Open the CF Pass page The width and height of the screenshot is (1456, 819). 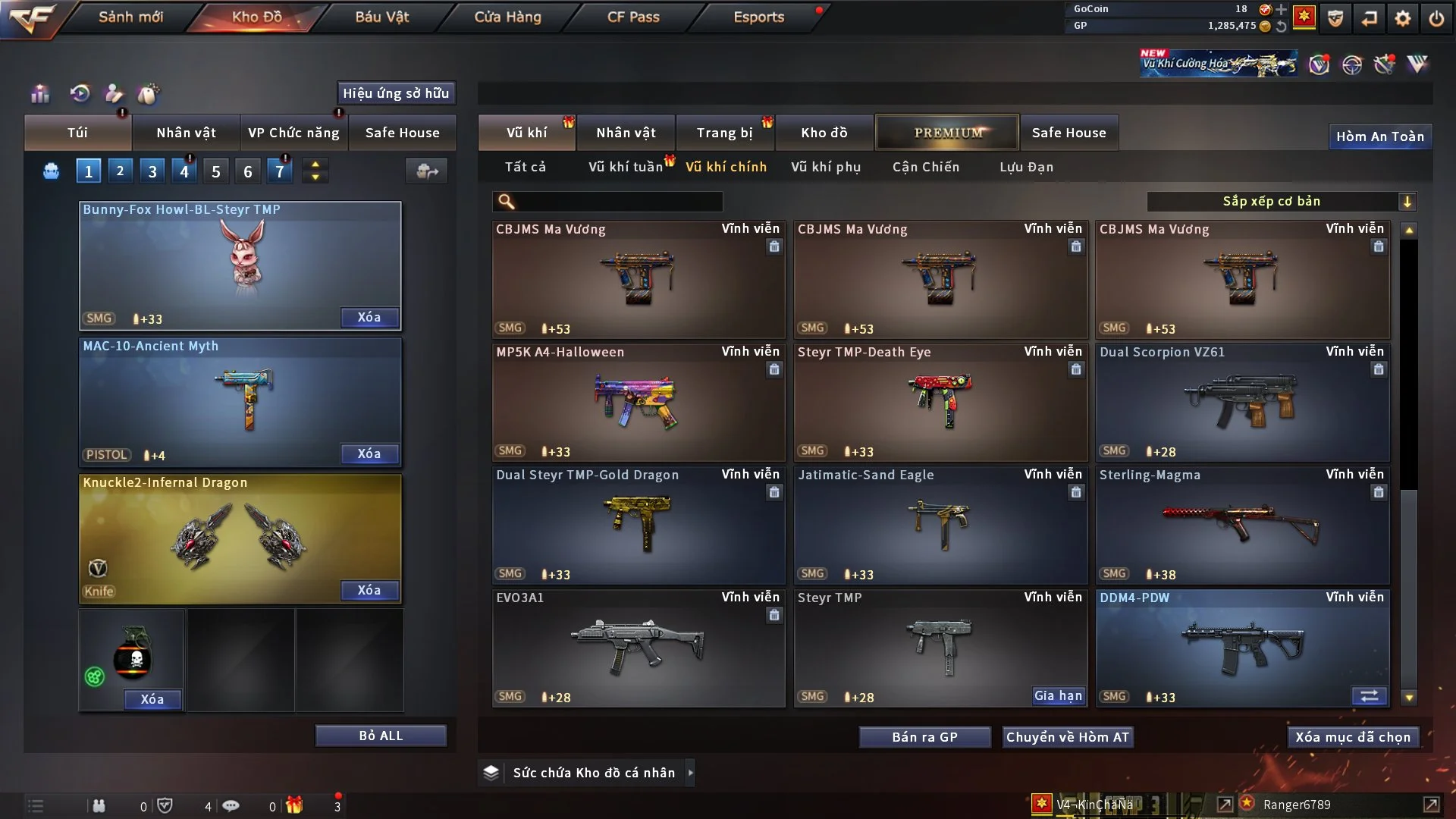(633, 17)
